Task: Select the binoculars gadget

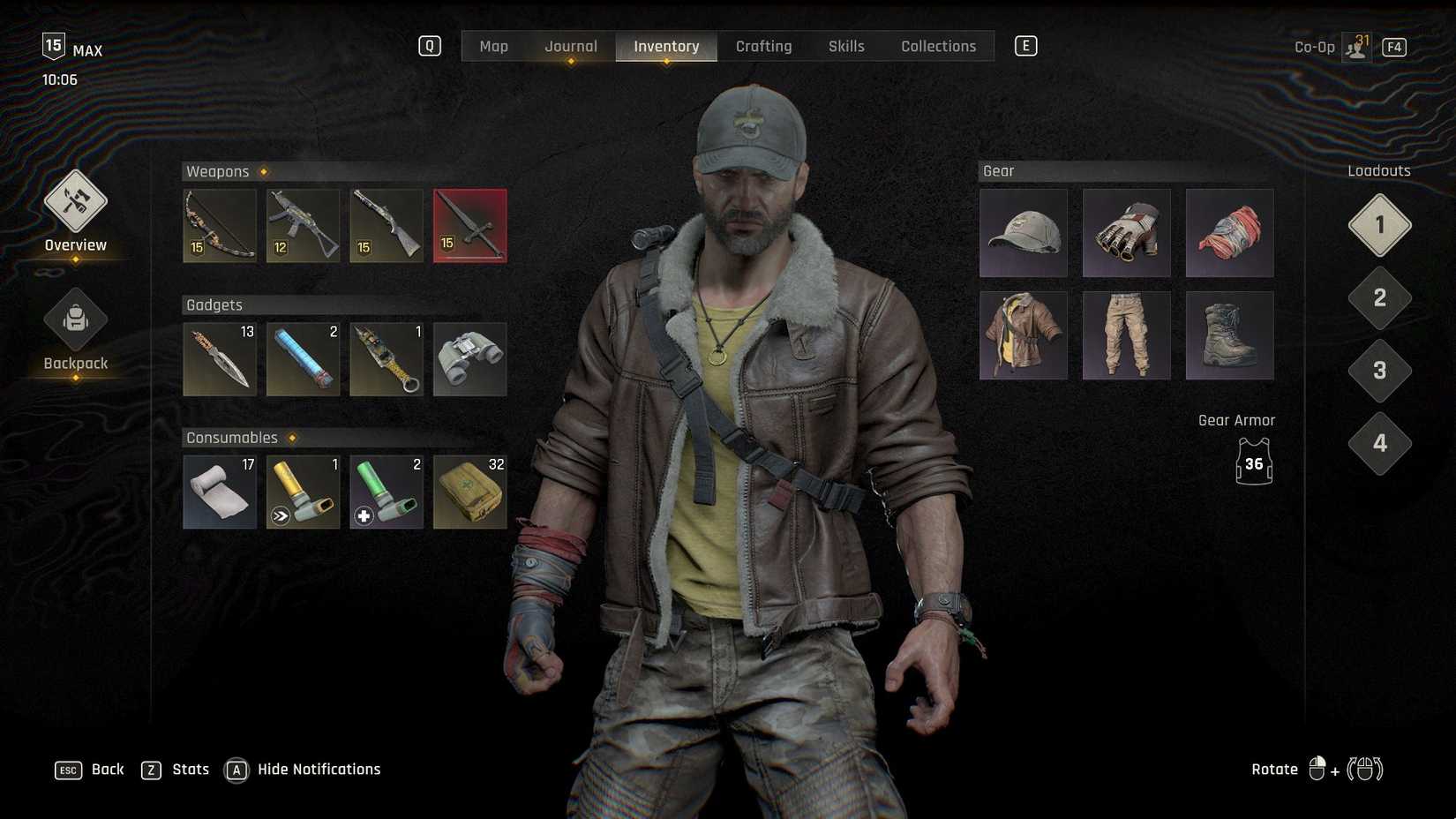Action: click(x=469, y=358)
